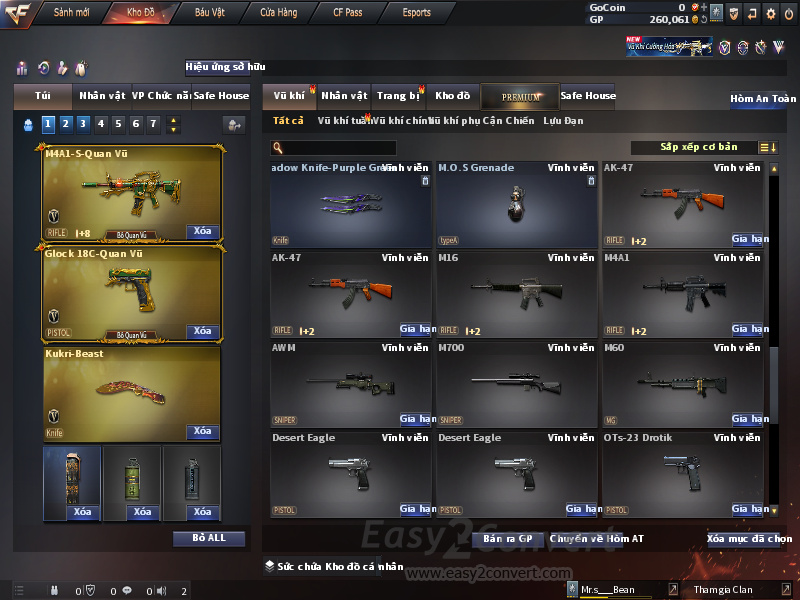Open the PREMIUM tab

pyautogui.click(x=520, y=96)
